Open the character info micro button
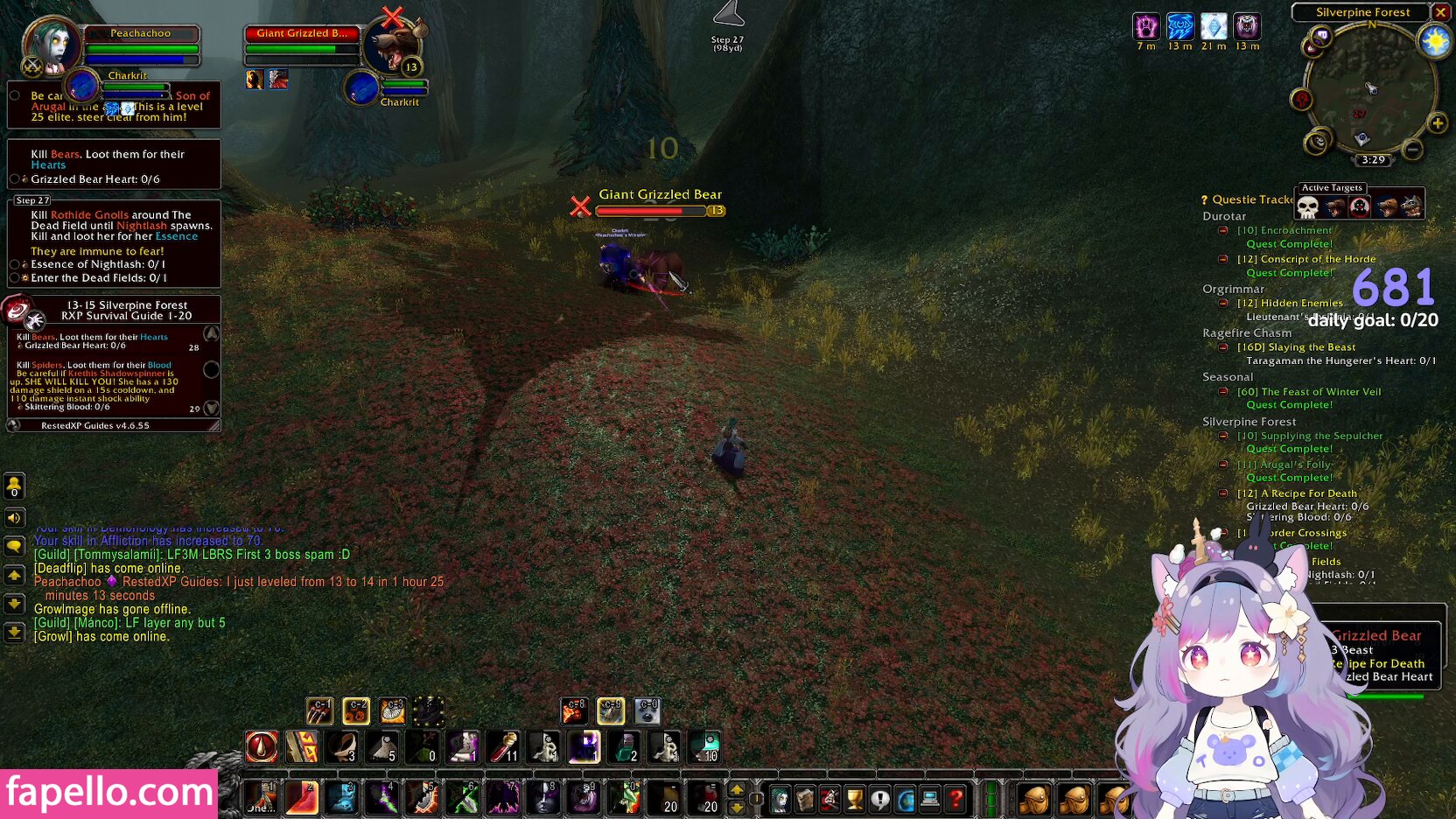The image size is (1456, 819). click(x=780, y=799)
